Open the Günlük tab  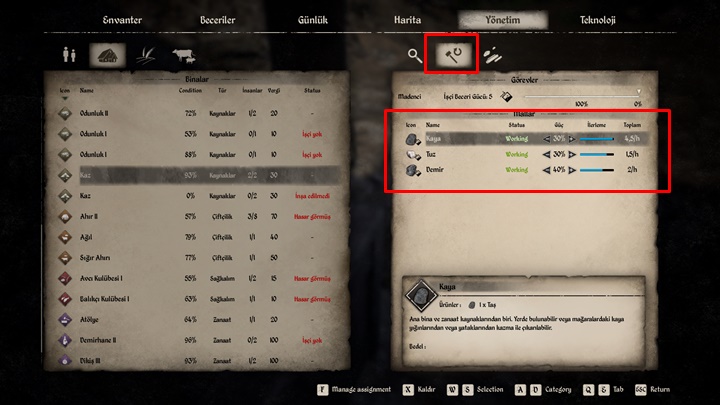(311, 20)
